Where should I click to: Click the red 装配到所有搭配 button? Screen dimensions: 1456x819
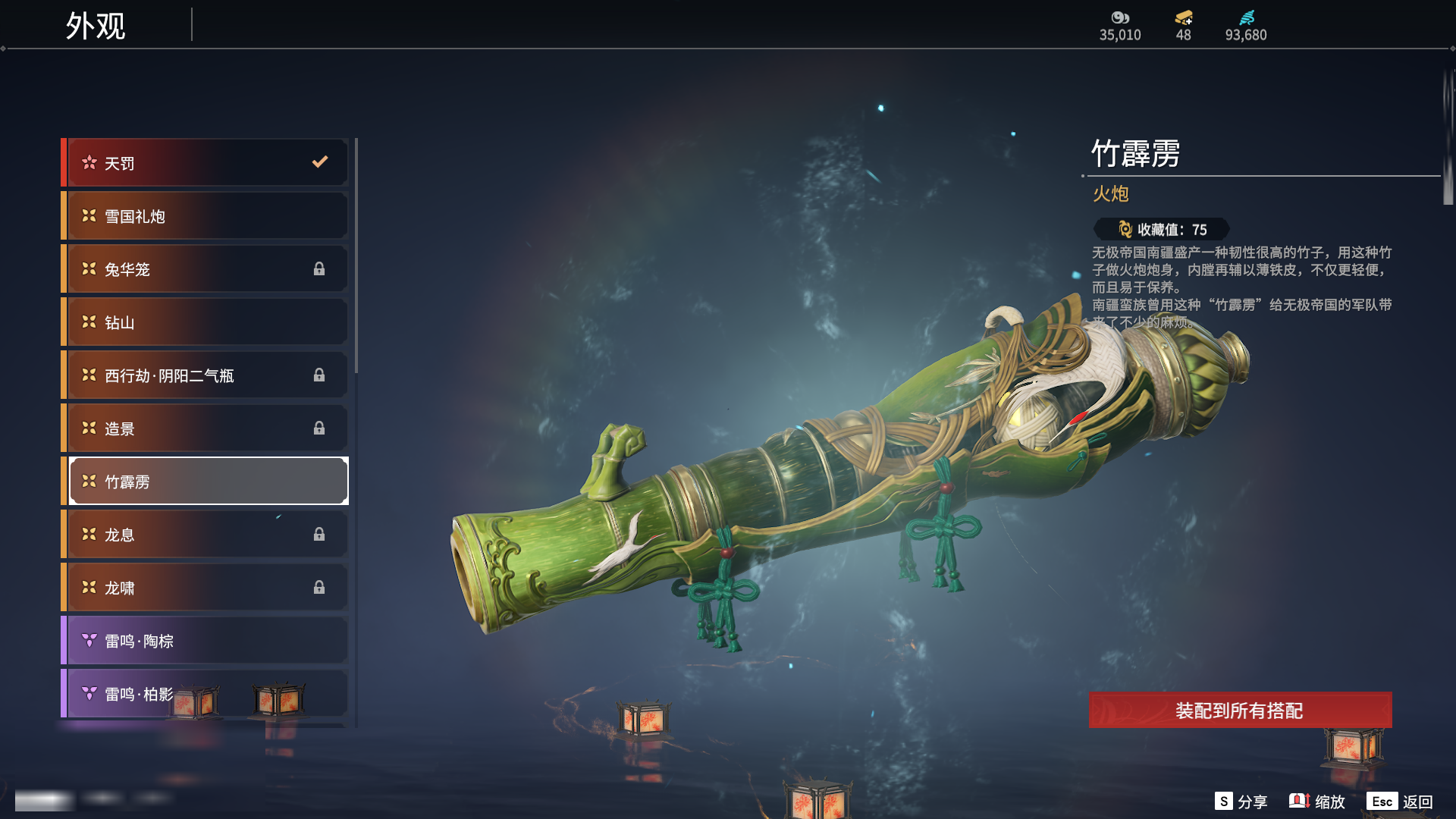click(1240, 711)
